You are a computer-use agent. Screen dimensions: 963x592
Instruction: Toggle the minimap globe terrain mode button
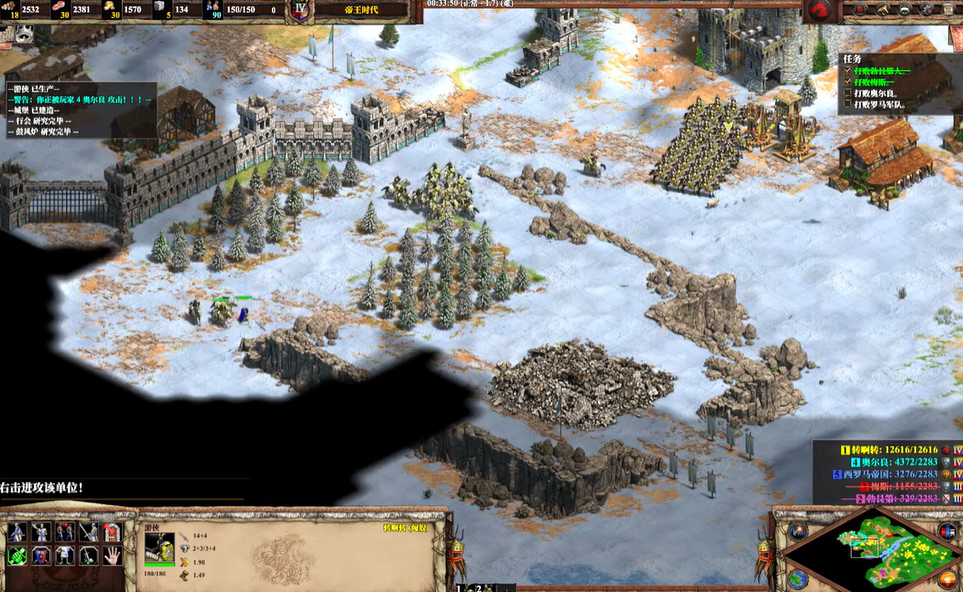(798, 578)
